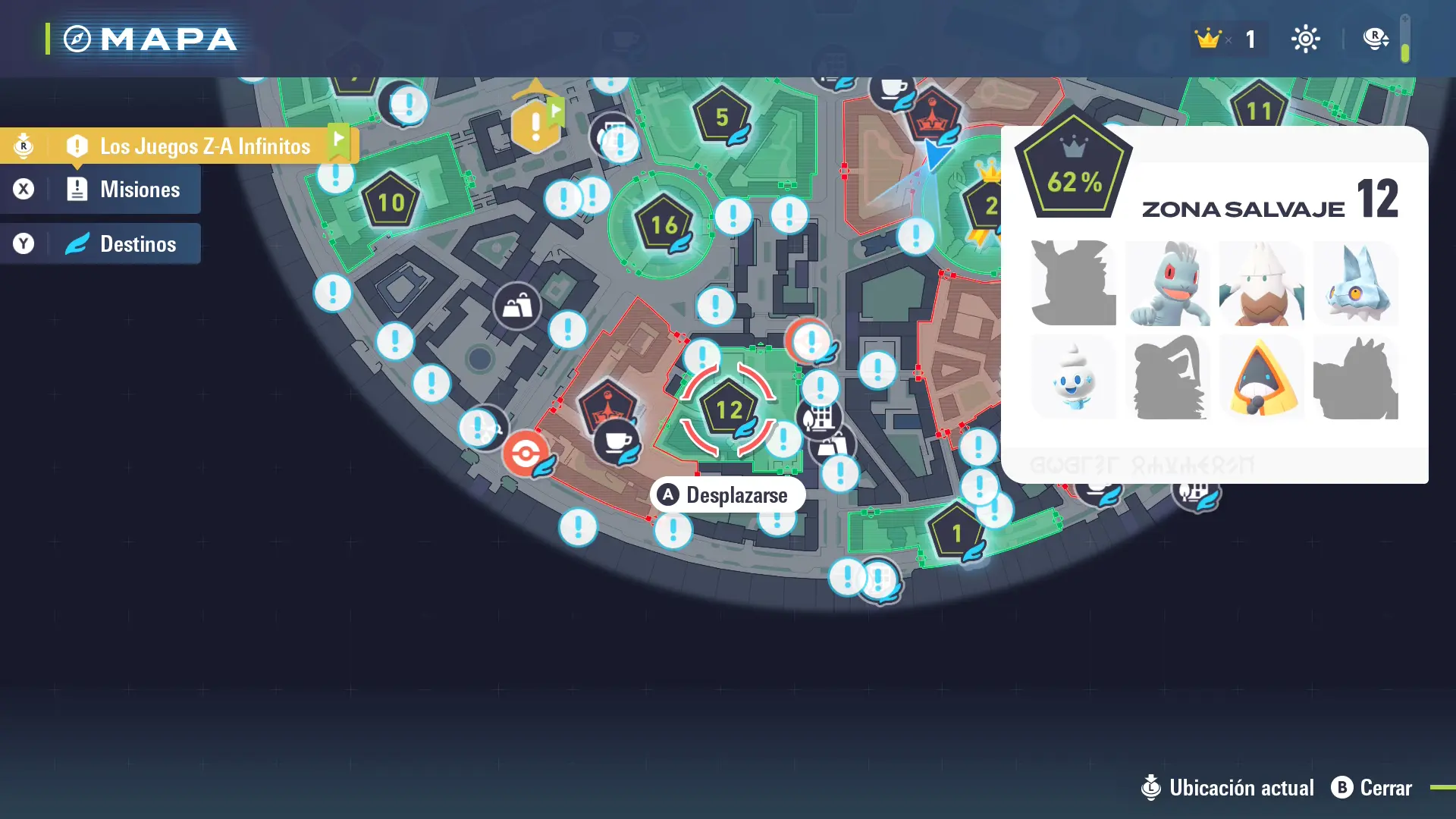Select Wild Zone 11 map marker
The image size is (1456, 819).
1259,110
